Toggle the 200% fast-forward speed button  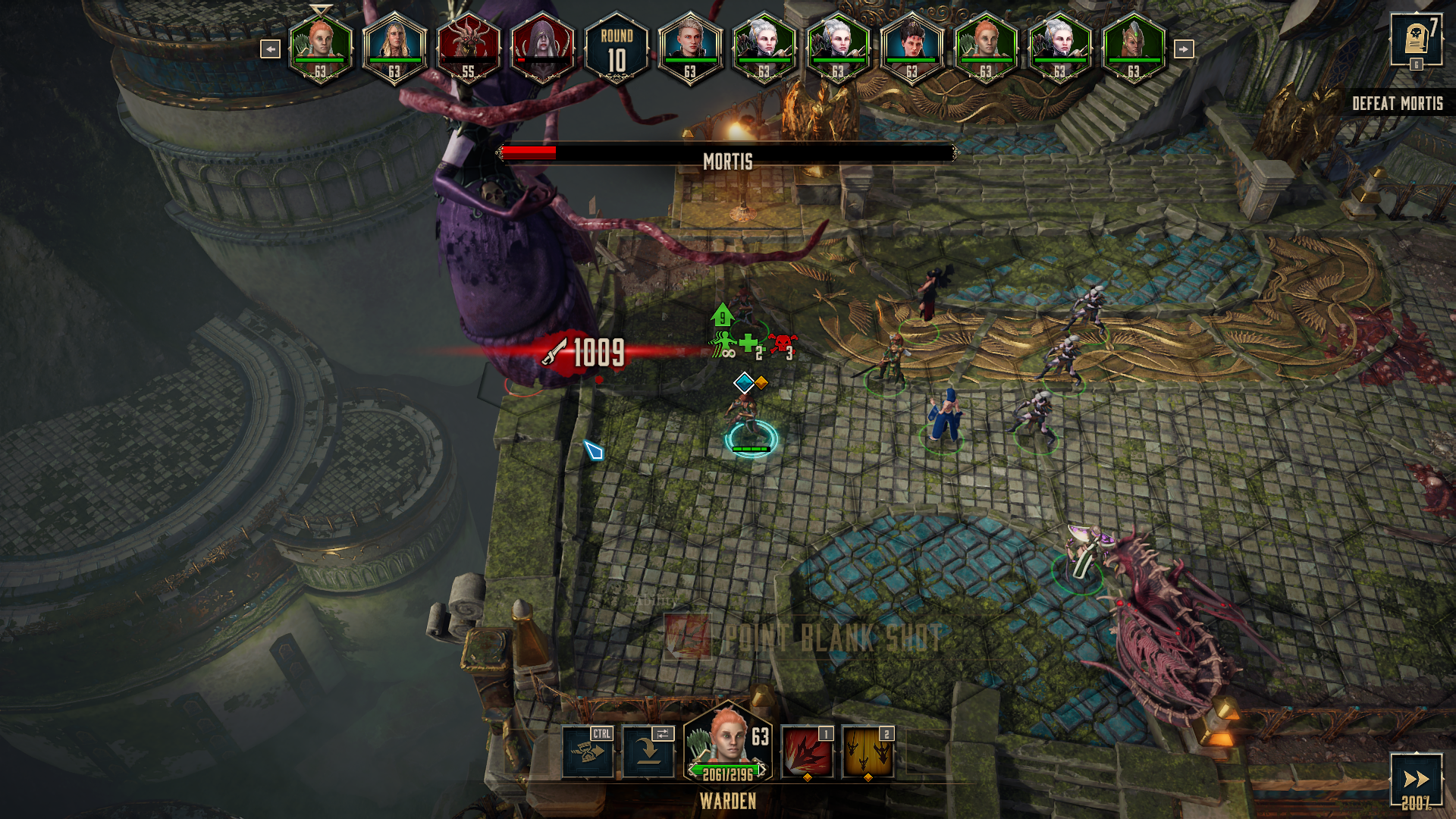click(x=1416, y=781)
